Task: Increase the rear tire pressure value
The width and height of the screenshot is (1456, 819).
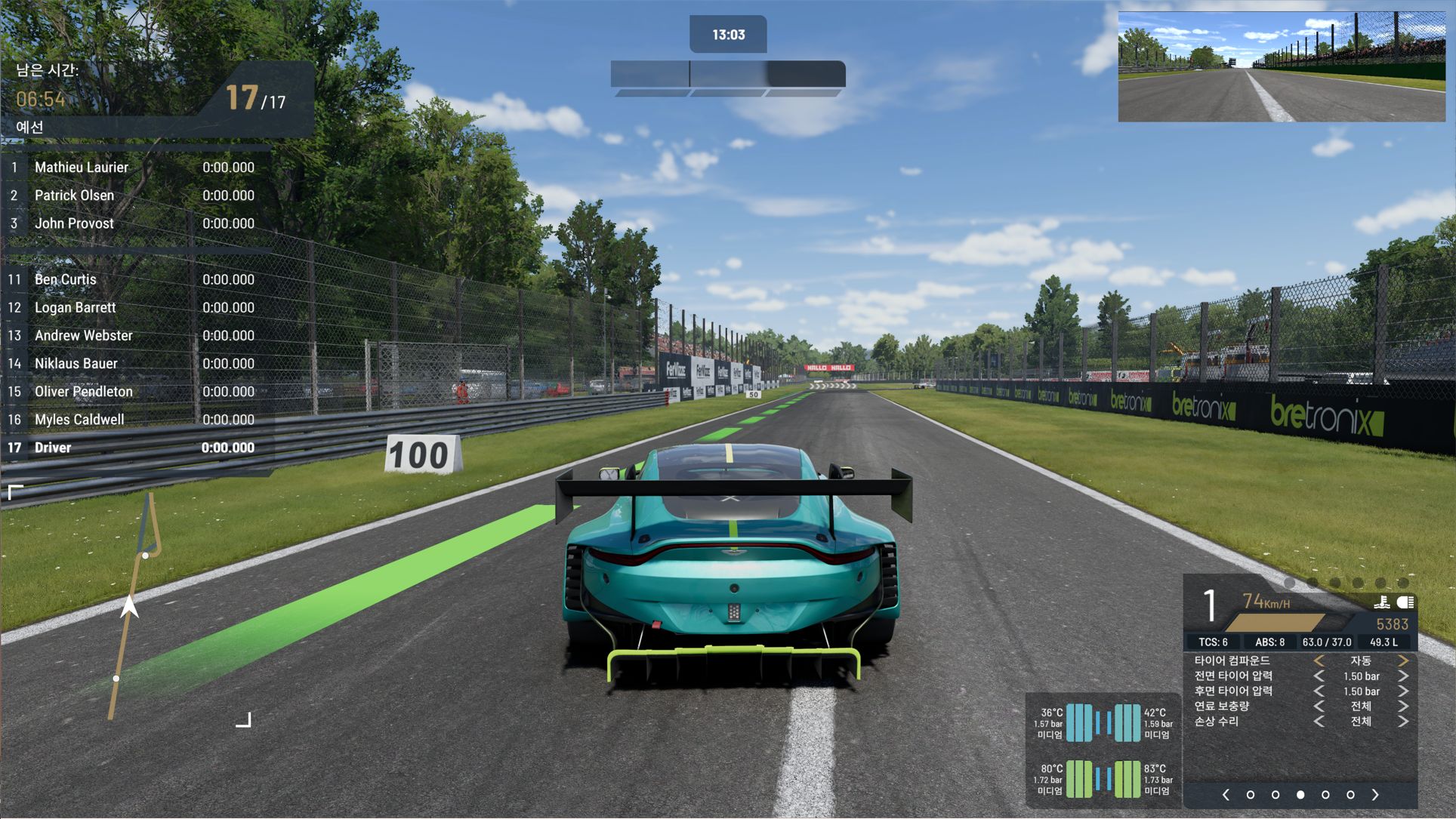Action: click(x=1403, y=691)
